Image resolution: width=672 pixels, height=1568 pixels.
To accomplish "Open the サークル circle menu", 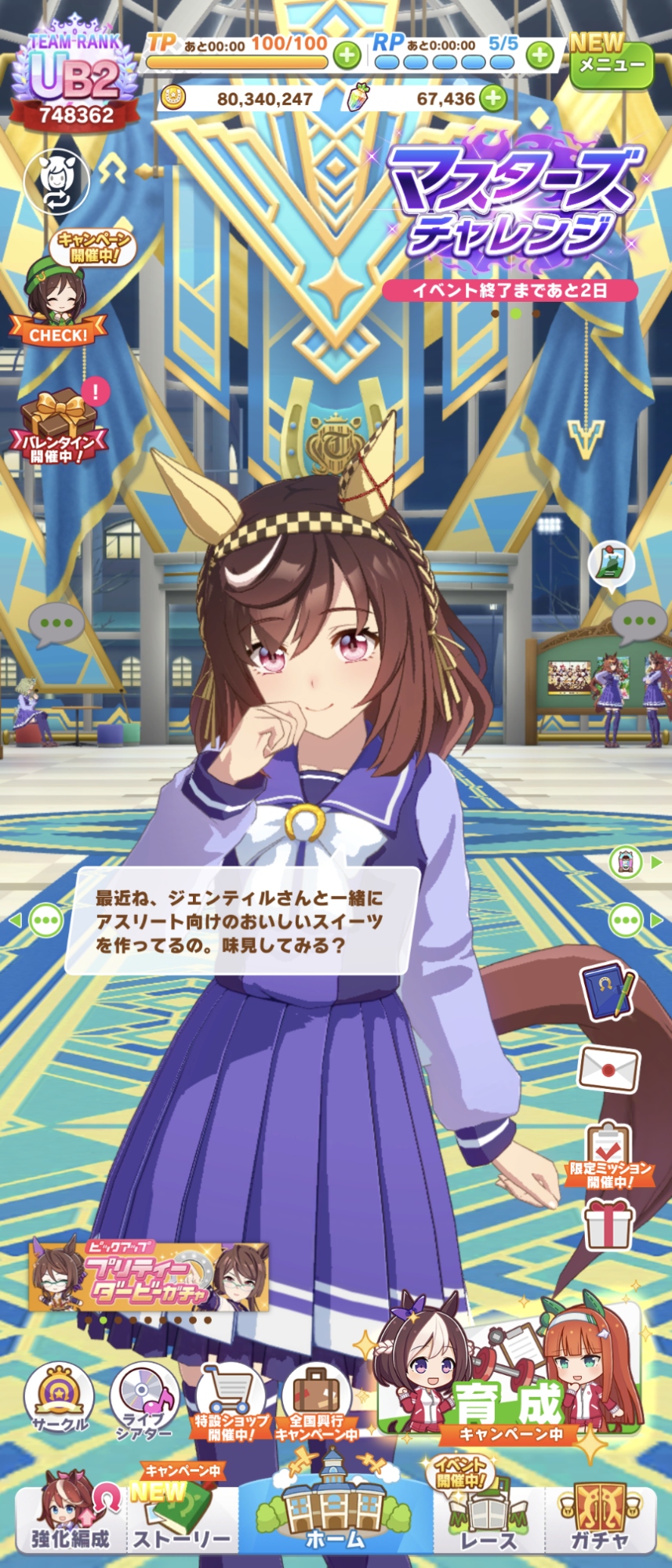I will click(x=58, y=1401).
